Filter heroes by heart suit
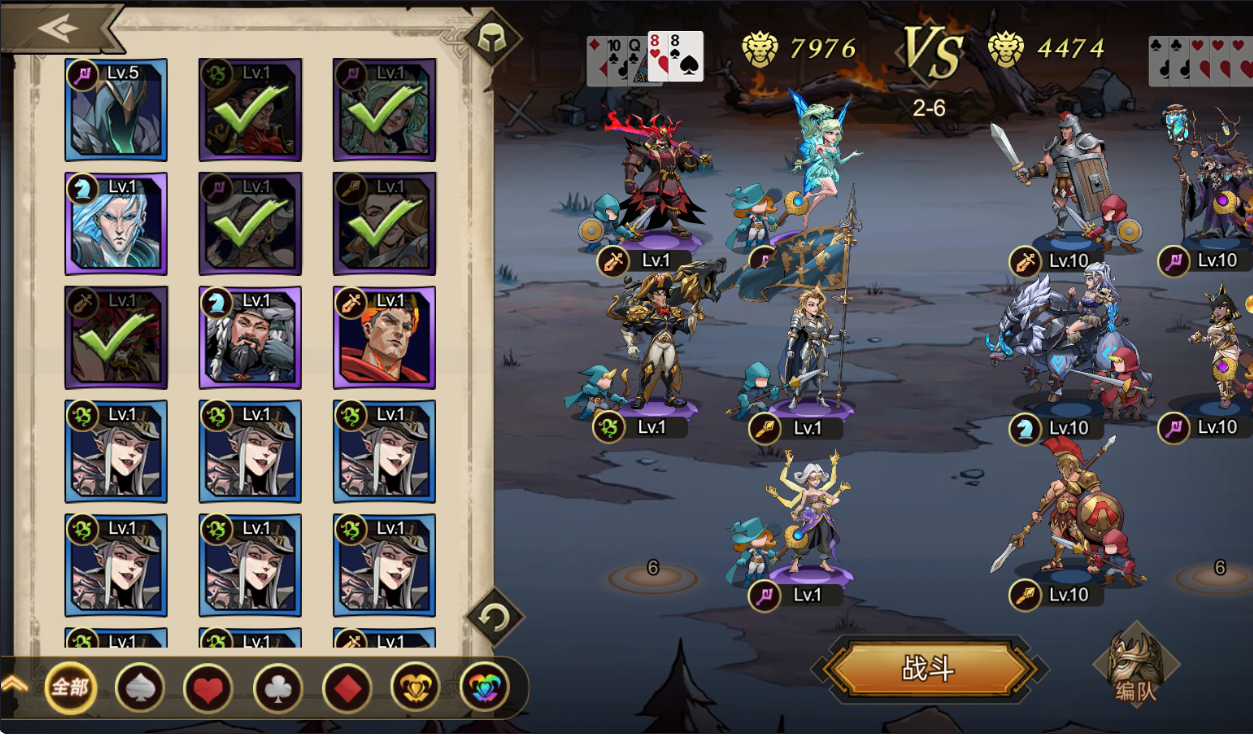 click(209, 688)
